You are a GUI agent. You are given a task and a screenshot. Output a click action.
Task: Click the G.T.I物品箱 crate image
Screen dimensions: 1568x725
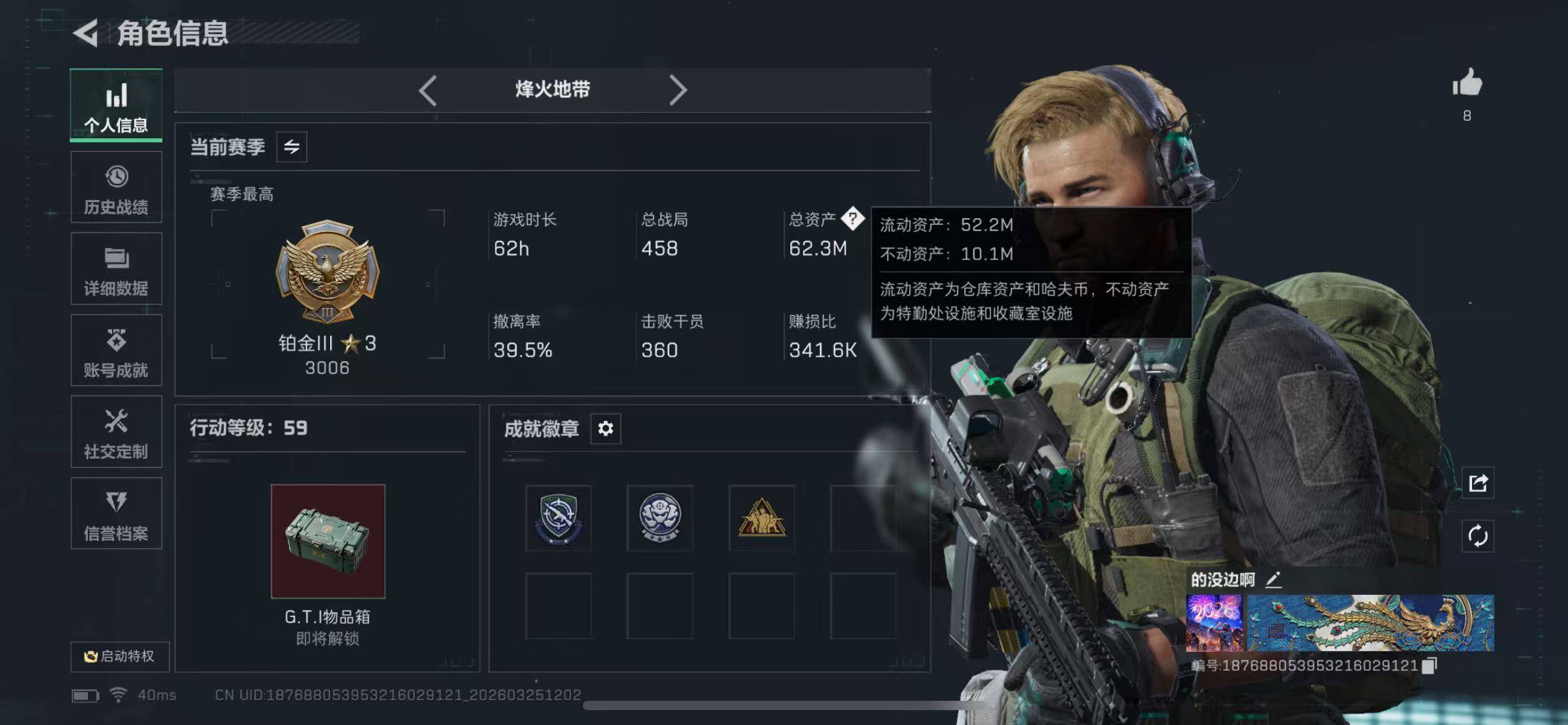tap(328, 540)
